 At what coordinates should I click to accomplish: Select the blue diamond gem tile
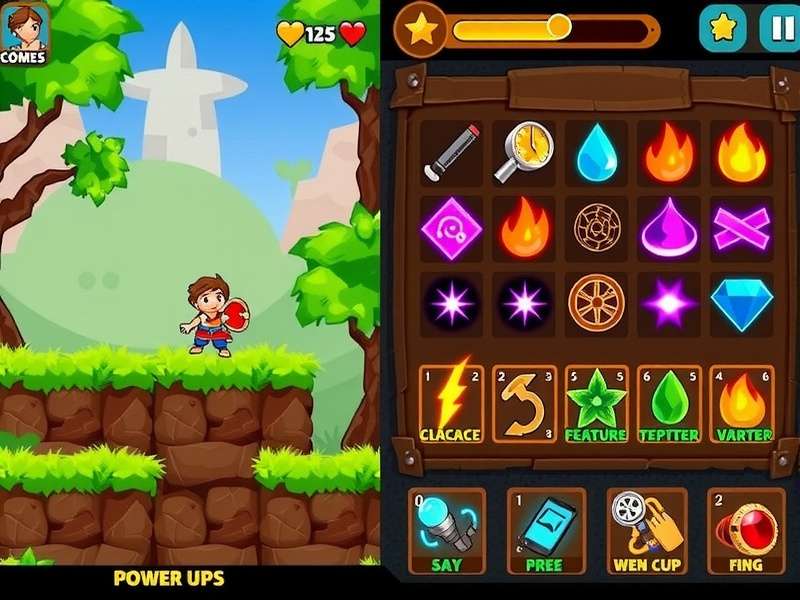click(742, 301)
